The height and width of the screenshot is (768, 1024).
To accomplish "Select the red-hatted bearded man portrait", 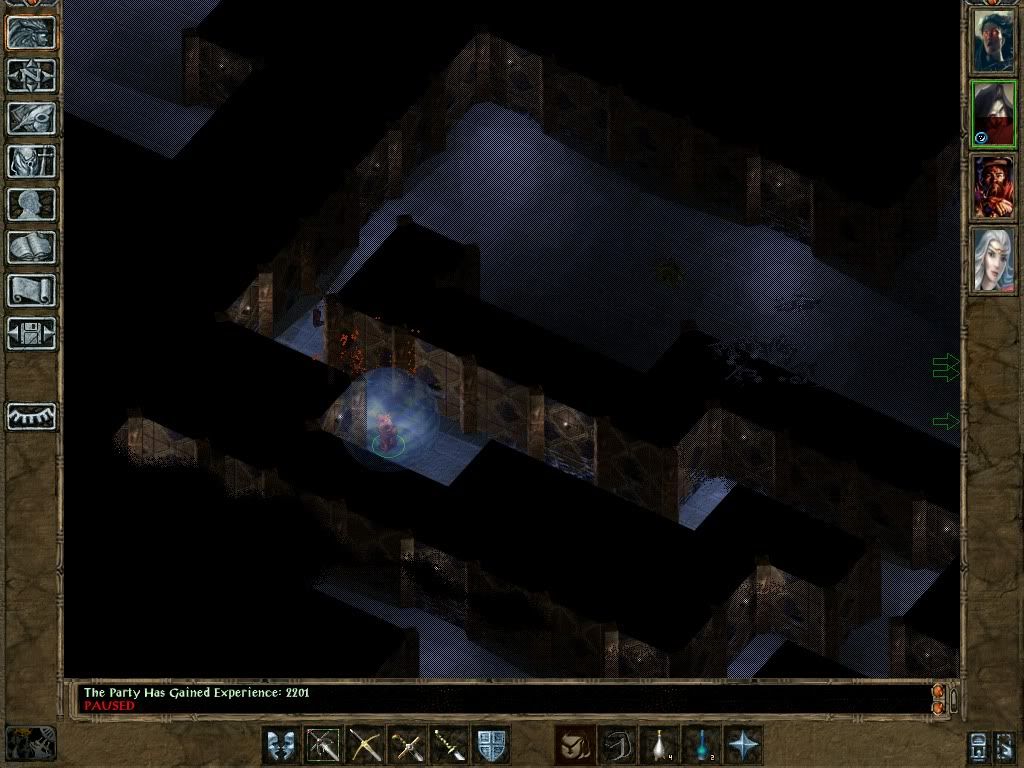I will click(993, 187).
